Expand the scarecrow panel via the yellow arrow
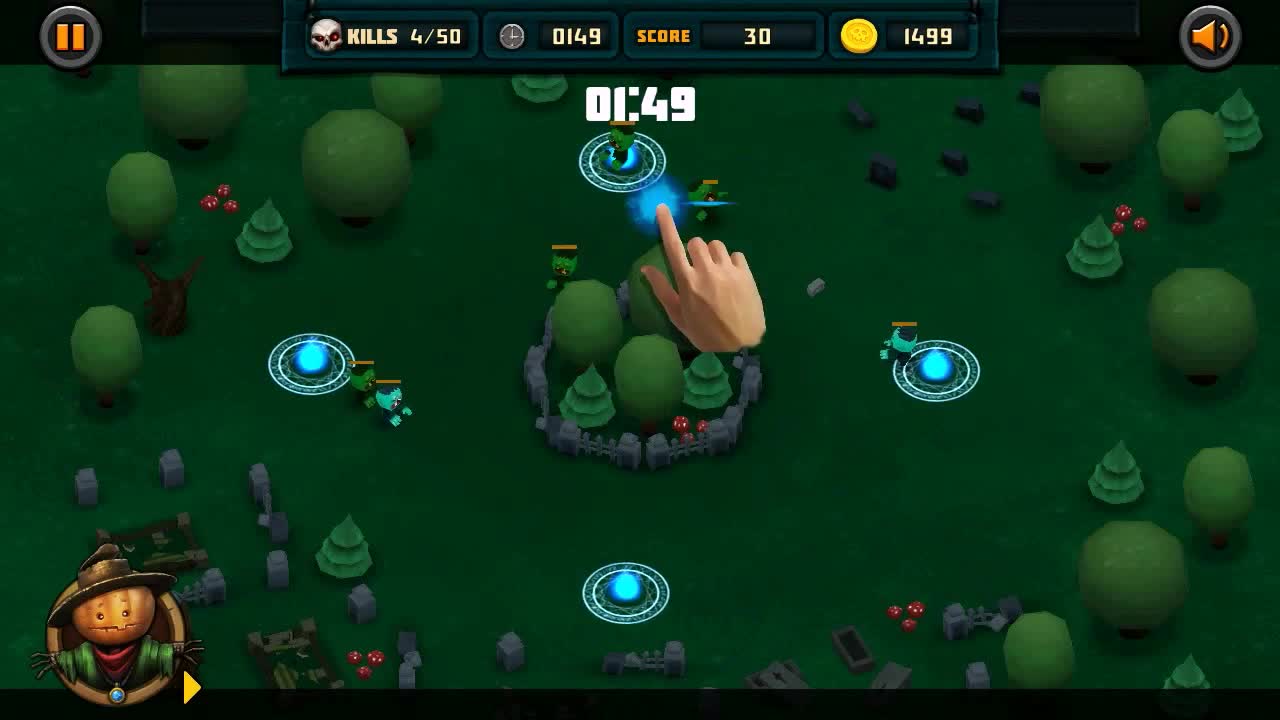The width and height of the screenshot is (1280, 720). [190, 687]
